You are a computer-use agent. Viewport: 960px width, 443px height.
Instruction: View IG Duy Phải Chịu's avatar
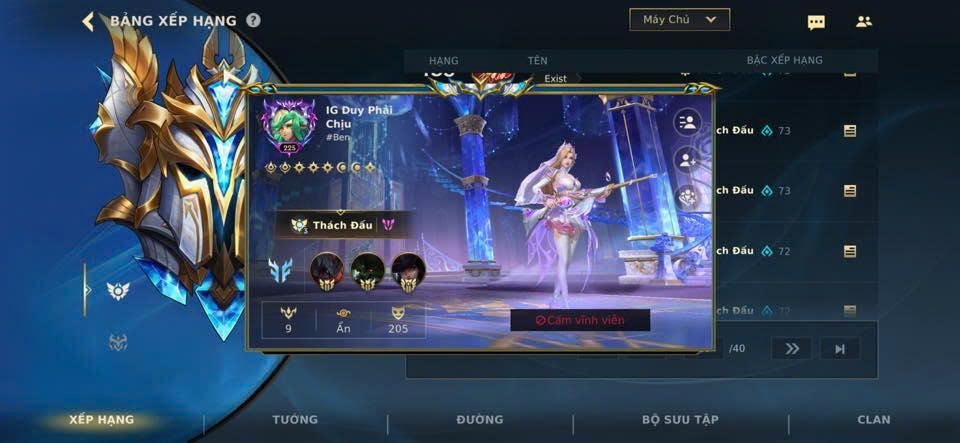[289, 125]
